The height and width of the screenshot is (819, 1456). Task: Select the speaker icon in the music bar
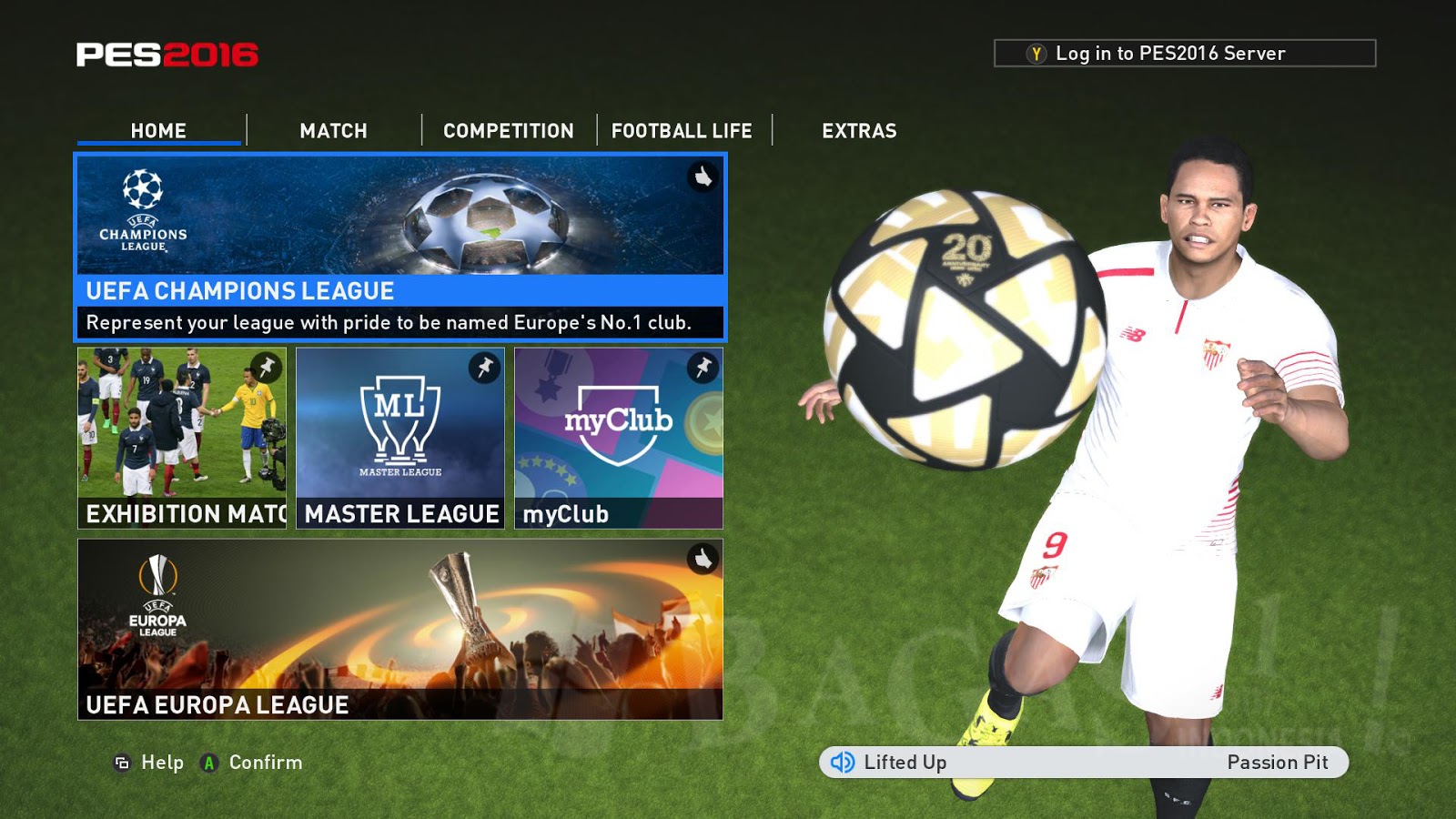842,763
